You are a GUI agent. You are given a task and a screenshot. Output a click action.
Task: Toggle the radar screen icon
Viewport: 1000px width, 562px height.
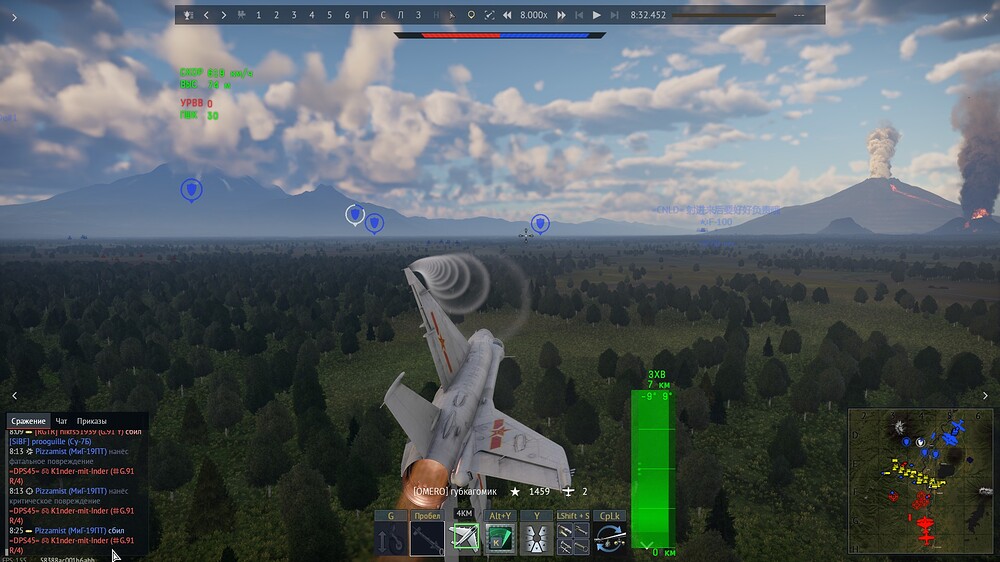point(500,539)
